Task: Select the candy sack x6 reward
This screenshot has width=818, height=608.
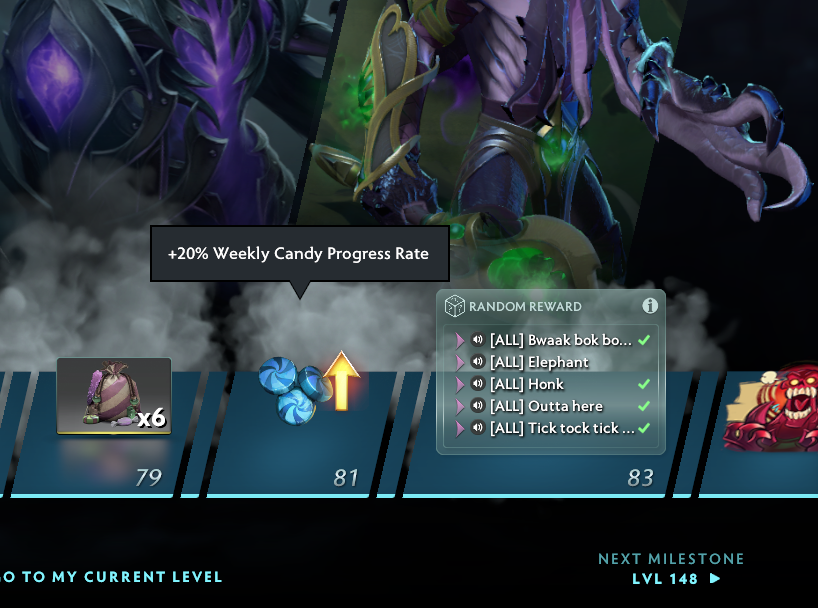Action: point(113,396)
